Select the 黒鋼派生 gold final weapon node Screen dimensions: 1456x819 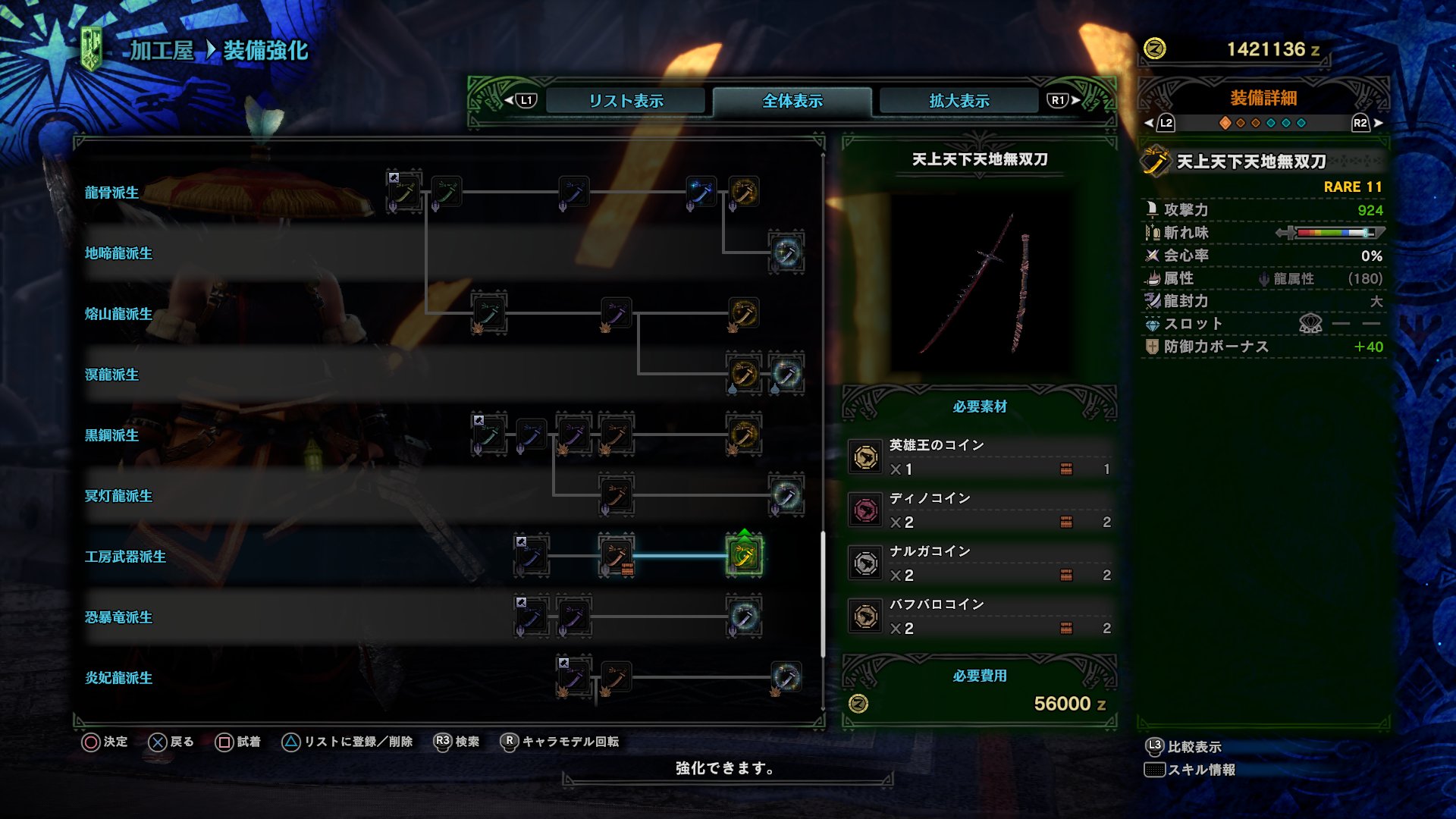744,435
